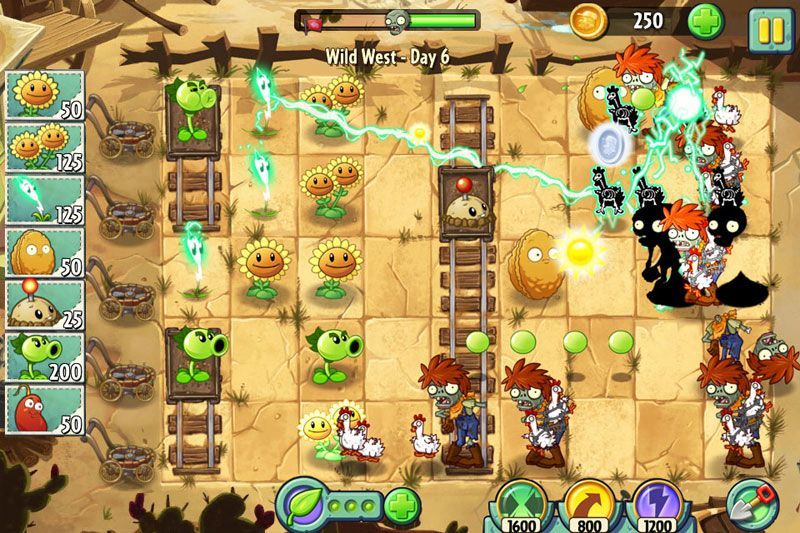Choose the Twin Sunflower seed packet
The width and height of the screenshot is (800, 533).
(45, 146)
